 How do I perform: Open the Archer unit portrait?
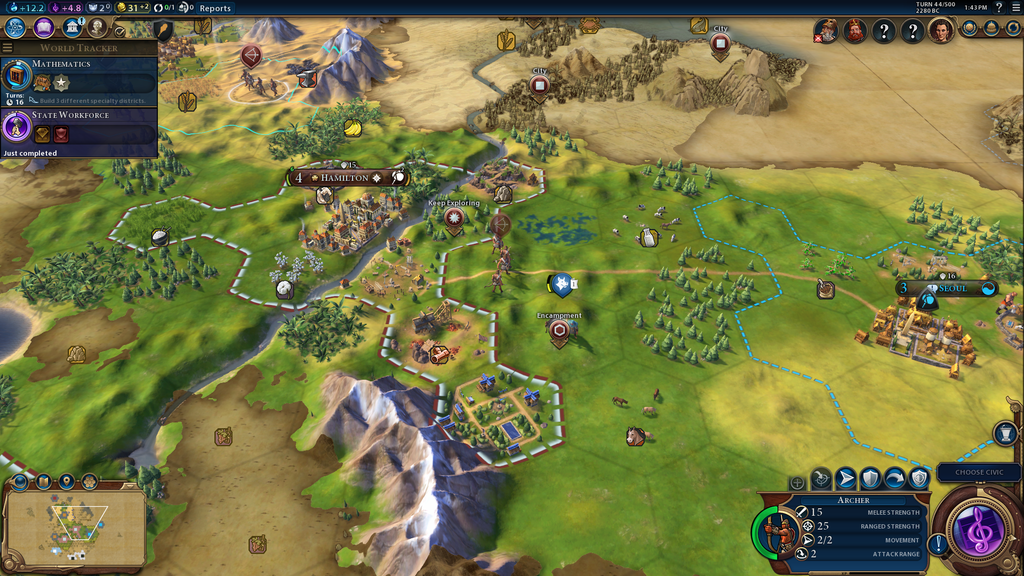[780, 530]
